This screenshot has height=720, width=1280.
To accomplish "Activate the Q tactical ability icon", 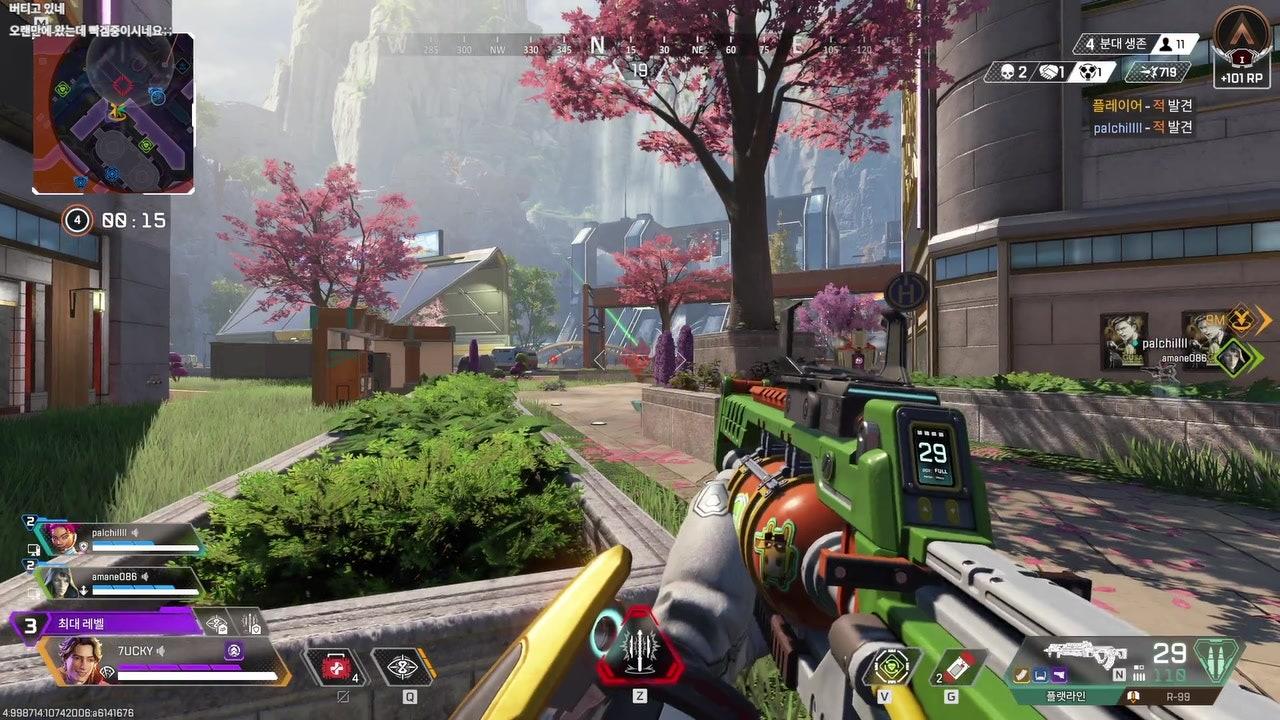I will [402, 667].
